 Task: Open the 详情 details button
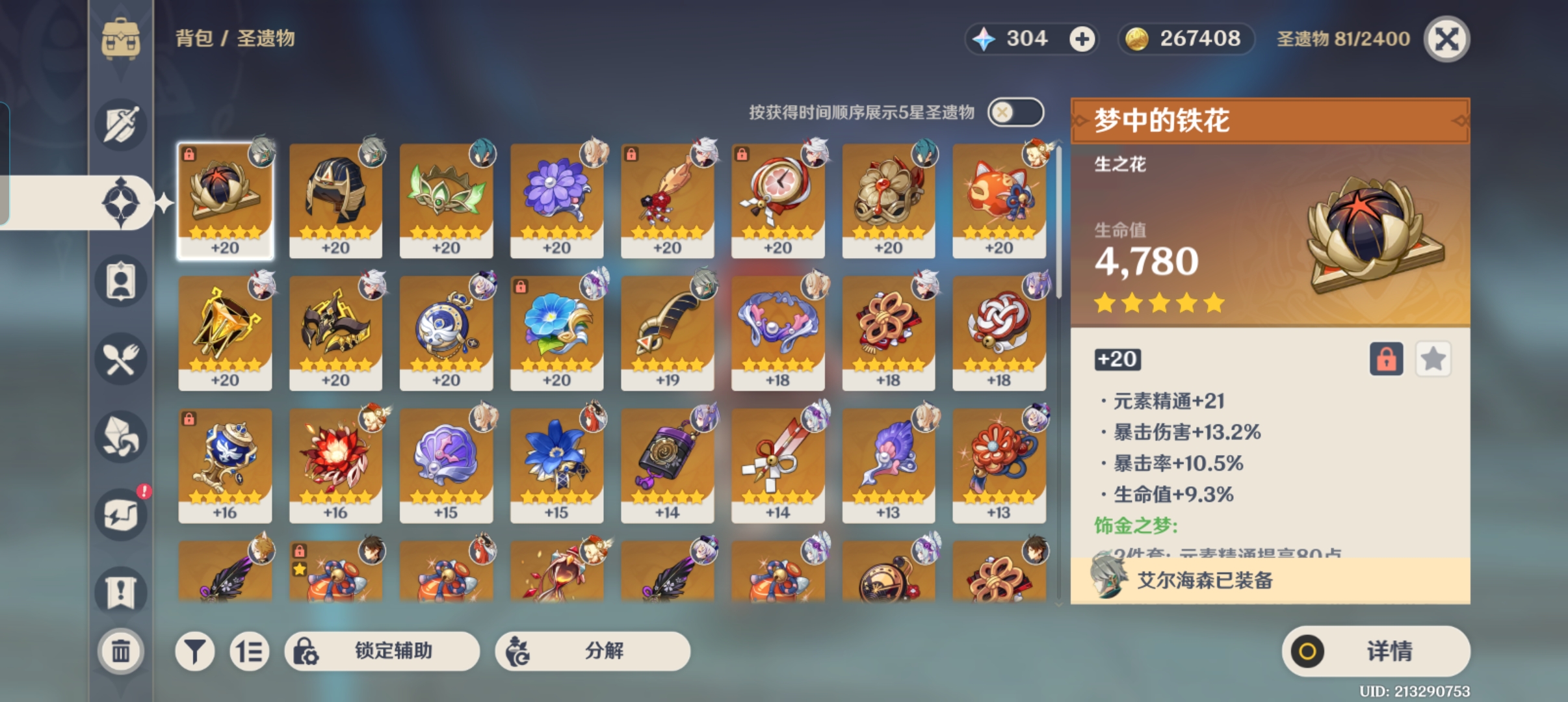[1376, 651]
